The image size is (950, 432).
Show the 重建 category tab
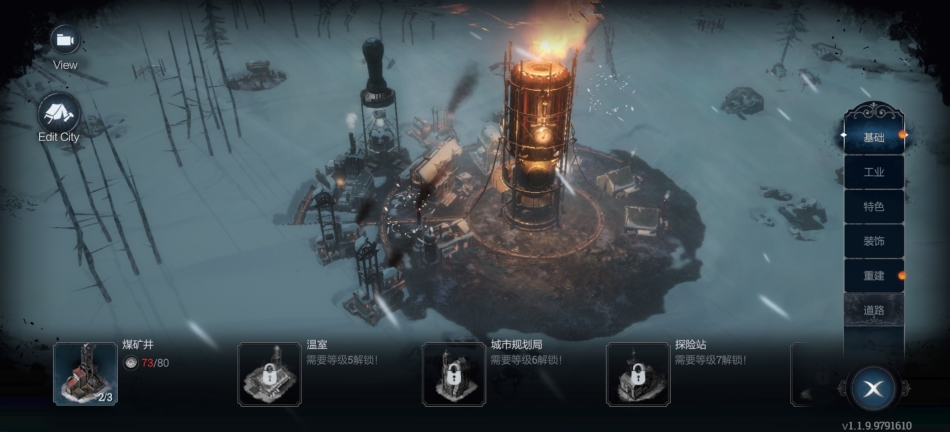pos(873,275)
